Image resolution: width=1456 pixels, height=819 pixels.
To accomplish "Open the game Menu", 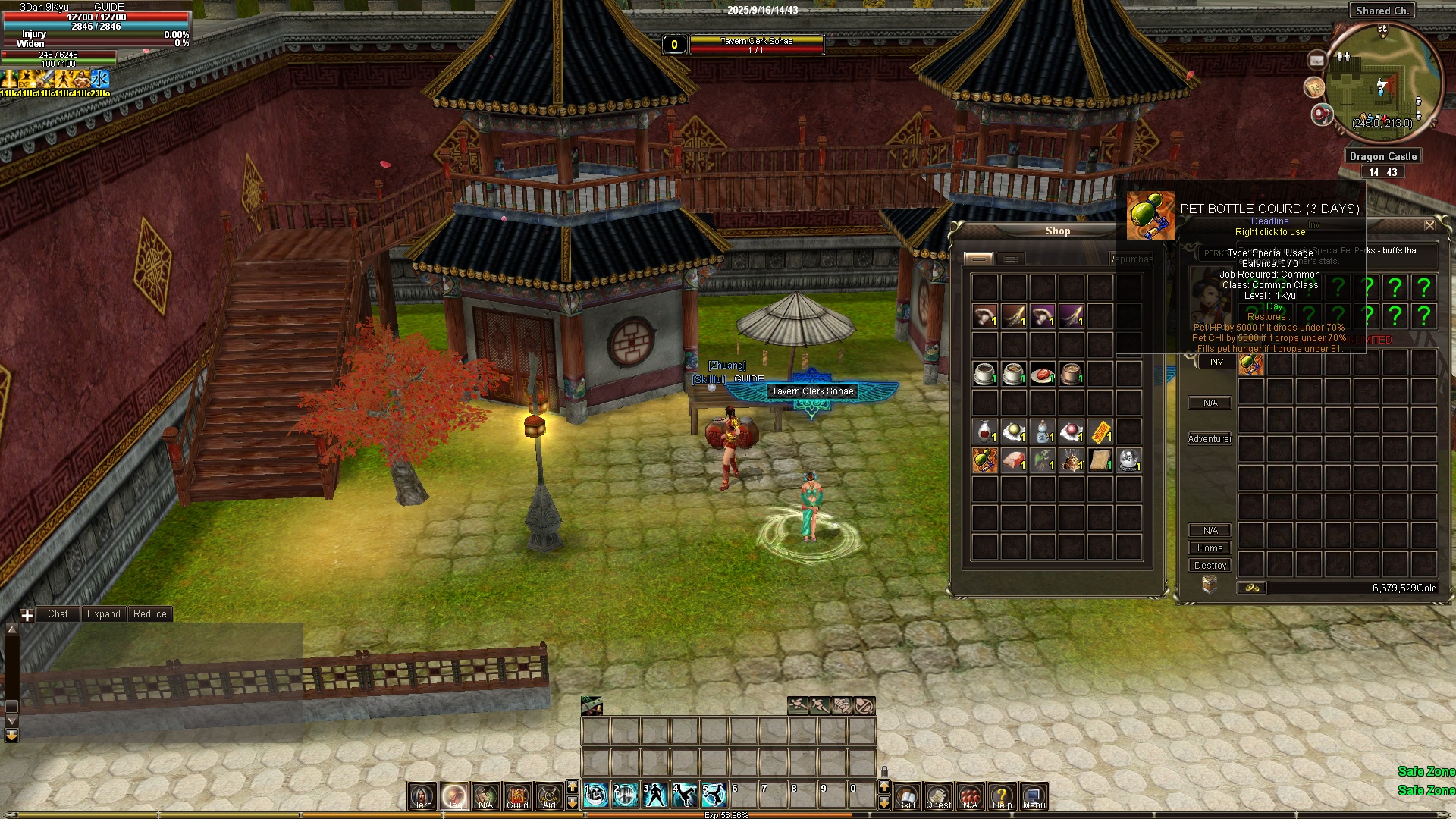I will (1034, 795).
